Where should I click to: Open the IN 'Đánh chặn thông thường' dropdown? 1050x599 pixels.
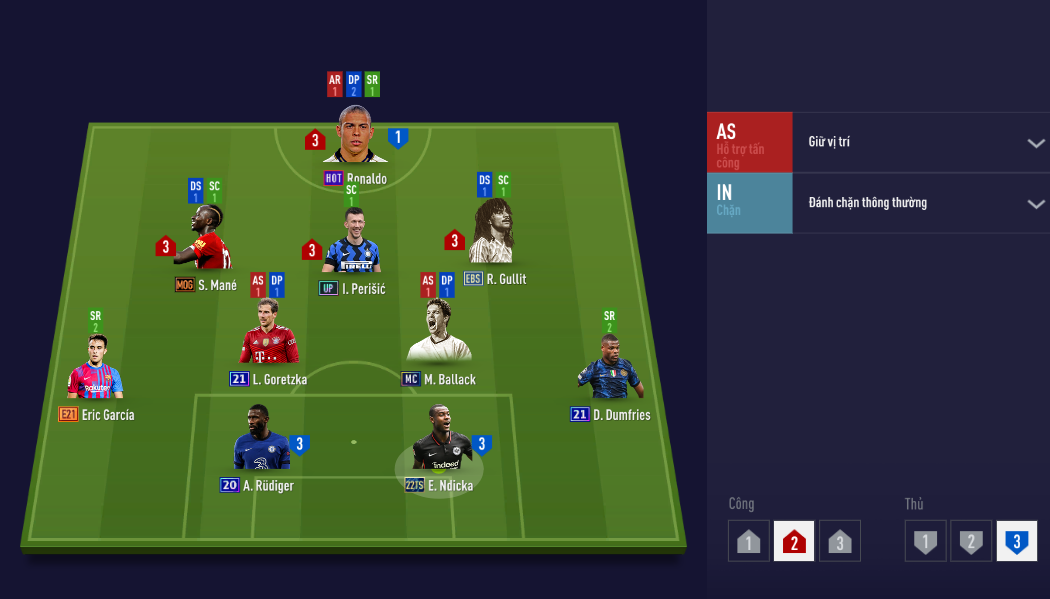point(920,203)
